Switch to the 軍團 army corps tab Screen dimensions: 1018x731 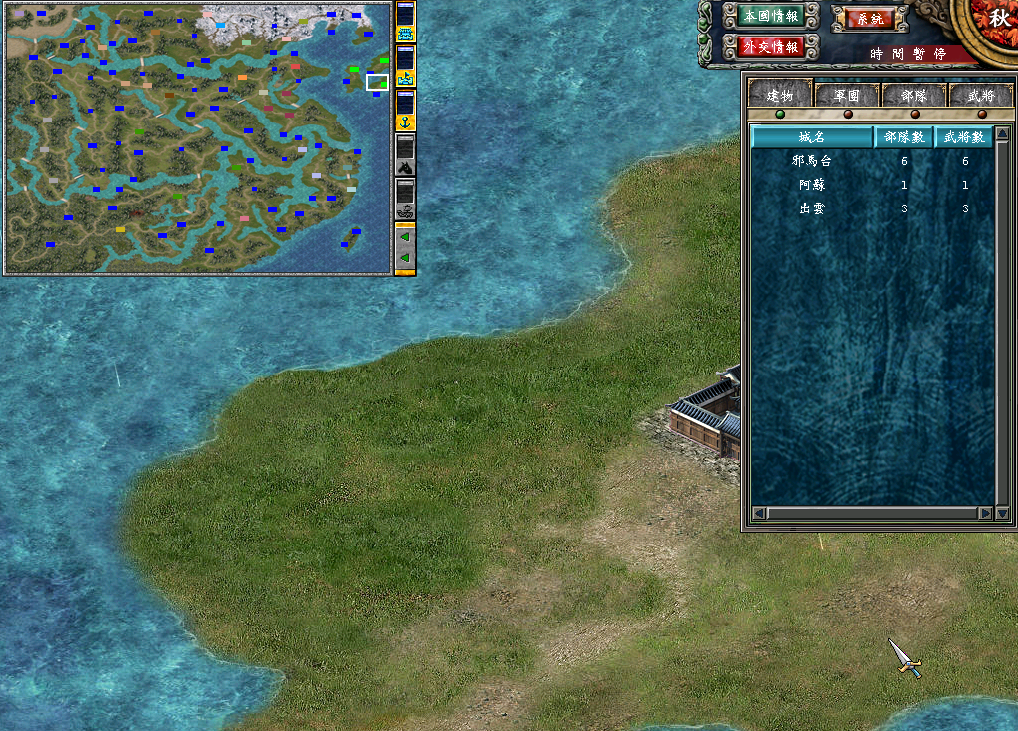(847, 96)
